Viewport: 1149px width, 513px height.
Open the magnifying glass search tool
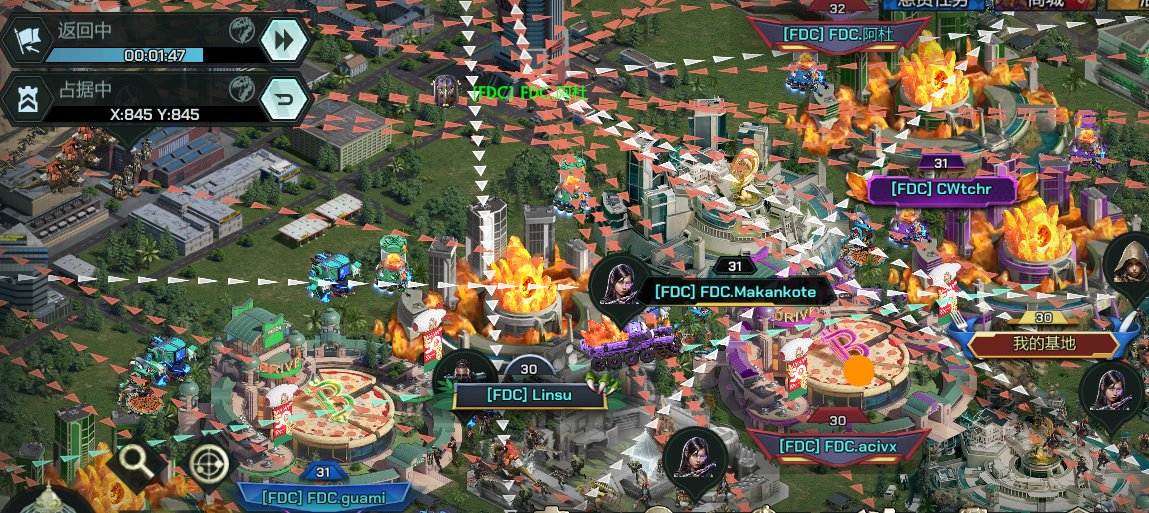tap(135, 461)
